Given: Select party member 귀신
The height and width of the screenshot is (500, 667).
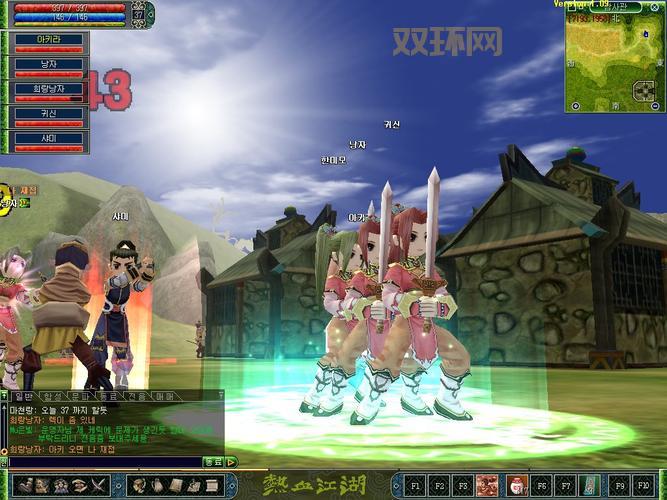Looking at the screenshot, I should point(47,113).
